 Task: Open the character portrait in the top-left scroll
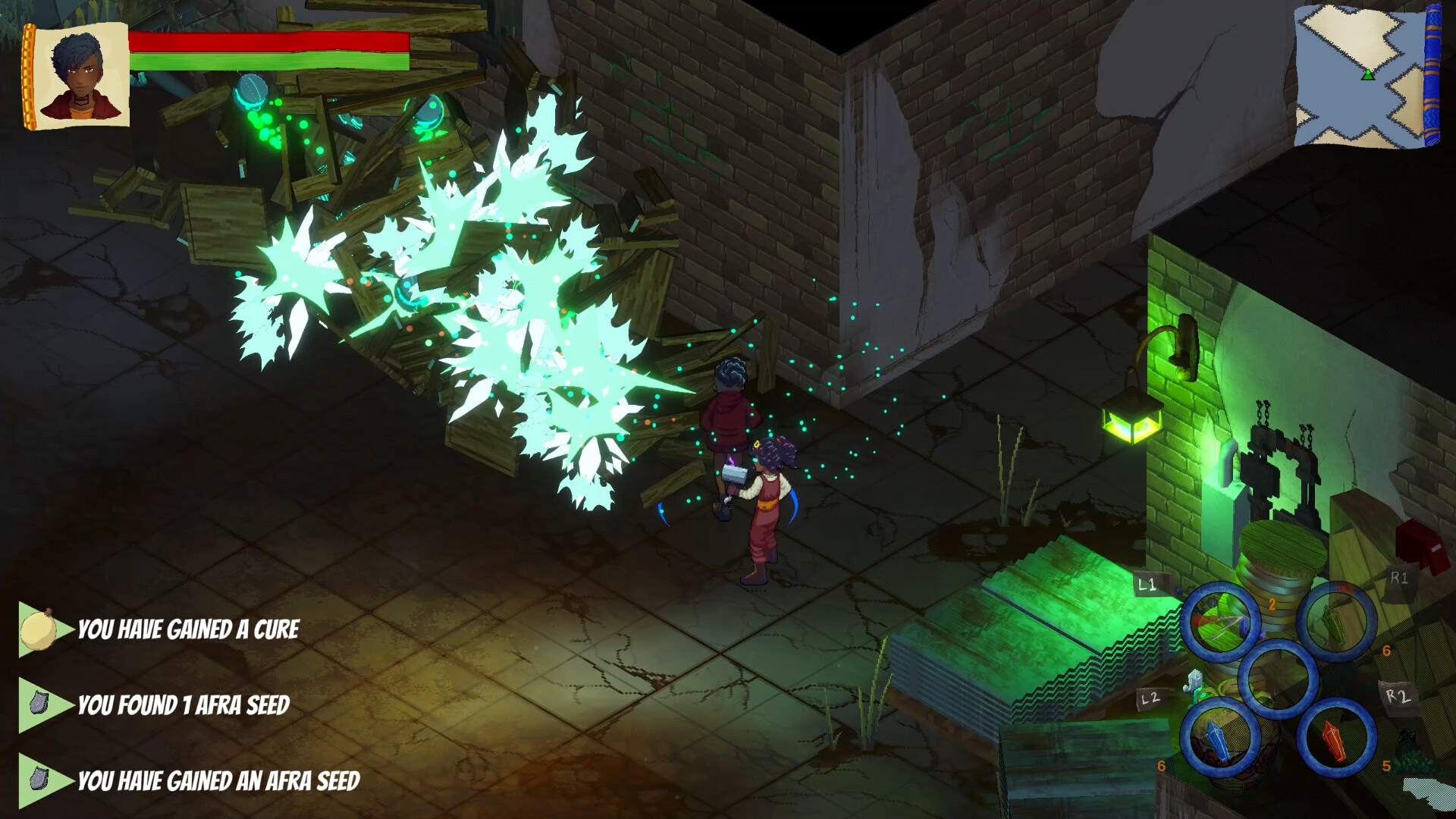[x=80, y=72]
